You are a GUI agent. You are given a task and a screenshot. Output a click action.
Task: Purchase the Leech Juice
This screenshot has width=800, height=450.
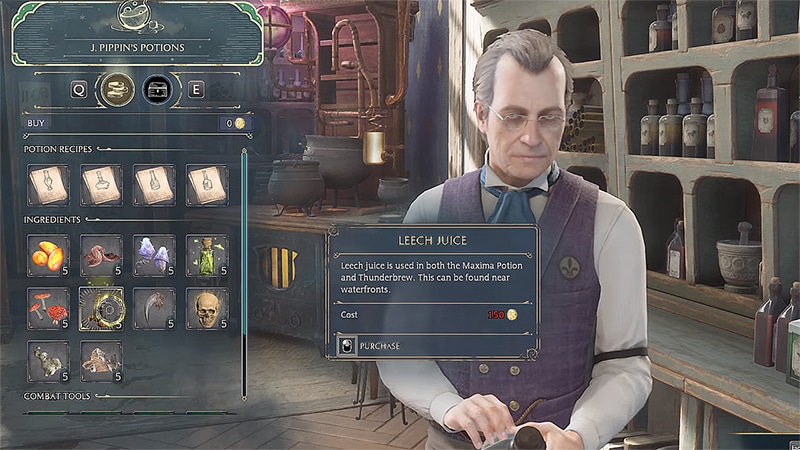tap(374, 346)
